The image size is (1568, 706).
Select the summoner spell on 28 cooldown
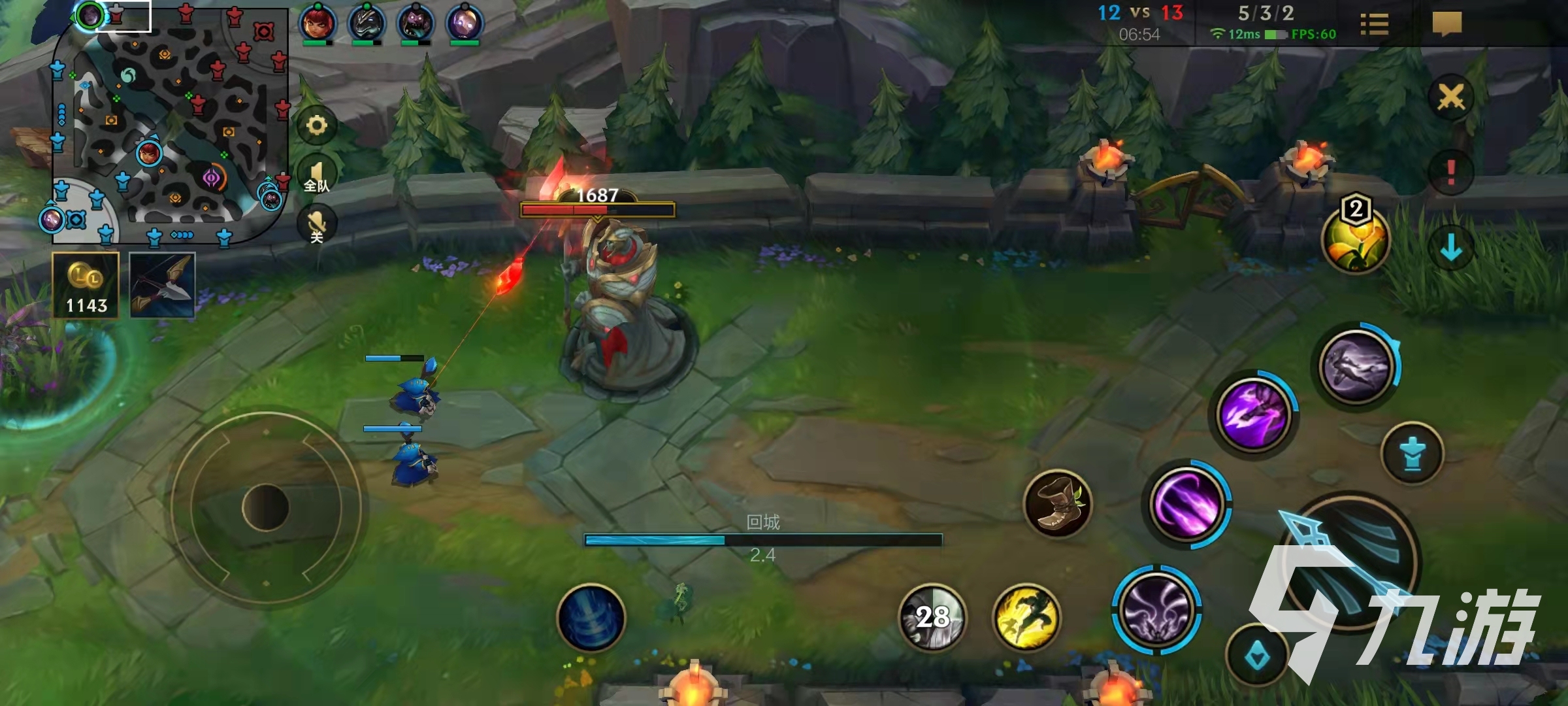pyautogui.click(x=932, y=618)
